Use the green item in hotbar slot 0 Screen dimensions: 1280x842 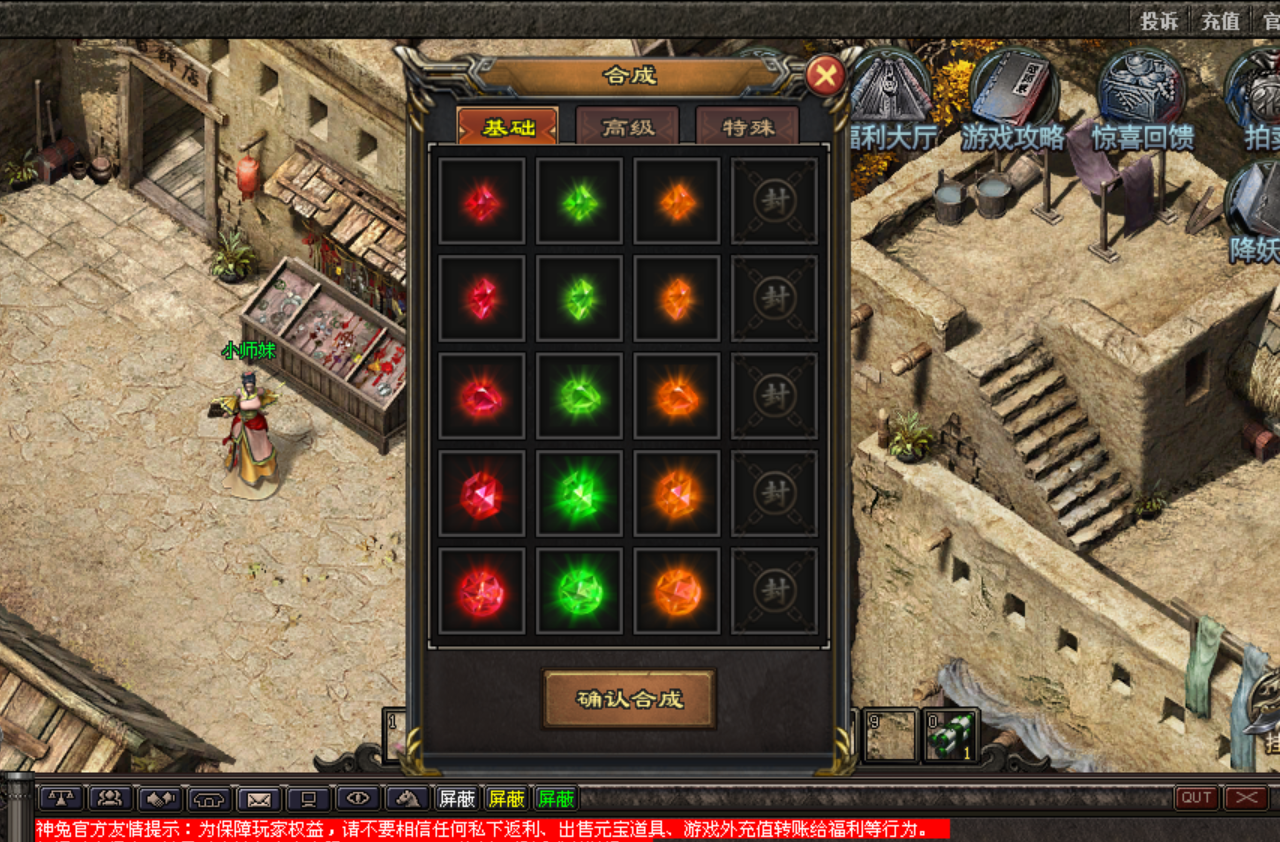coord(950,736)
